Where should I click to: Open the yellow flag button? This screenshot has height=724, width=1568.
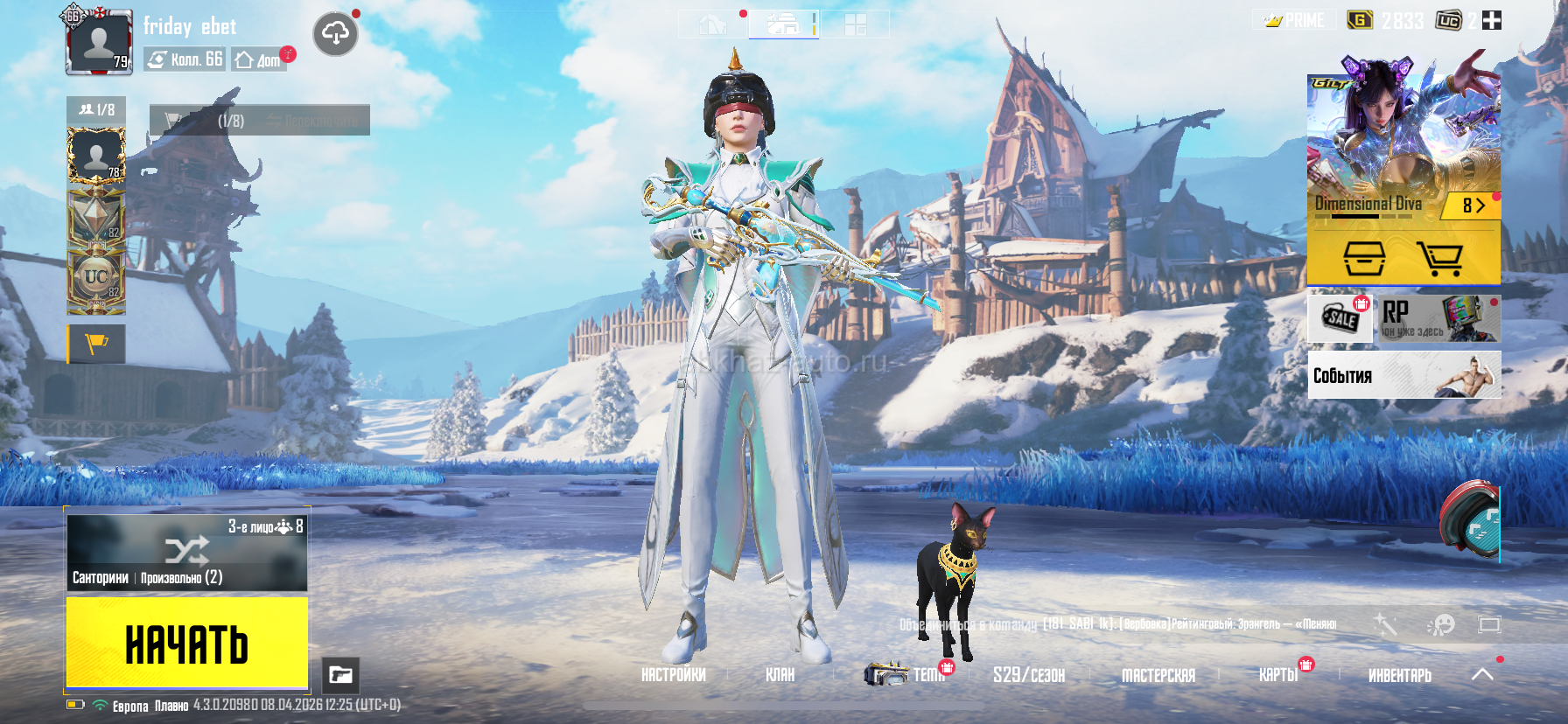tap(96, 344)
